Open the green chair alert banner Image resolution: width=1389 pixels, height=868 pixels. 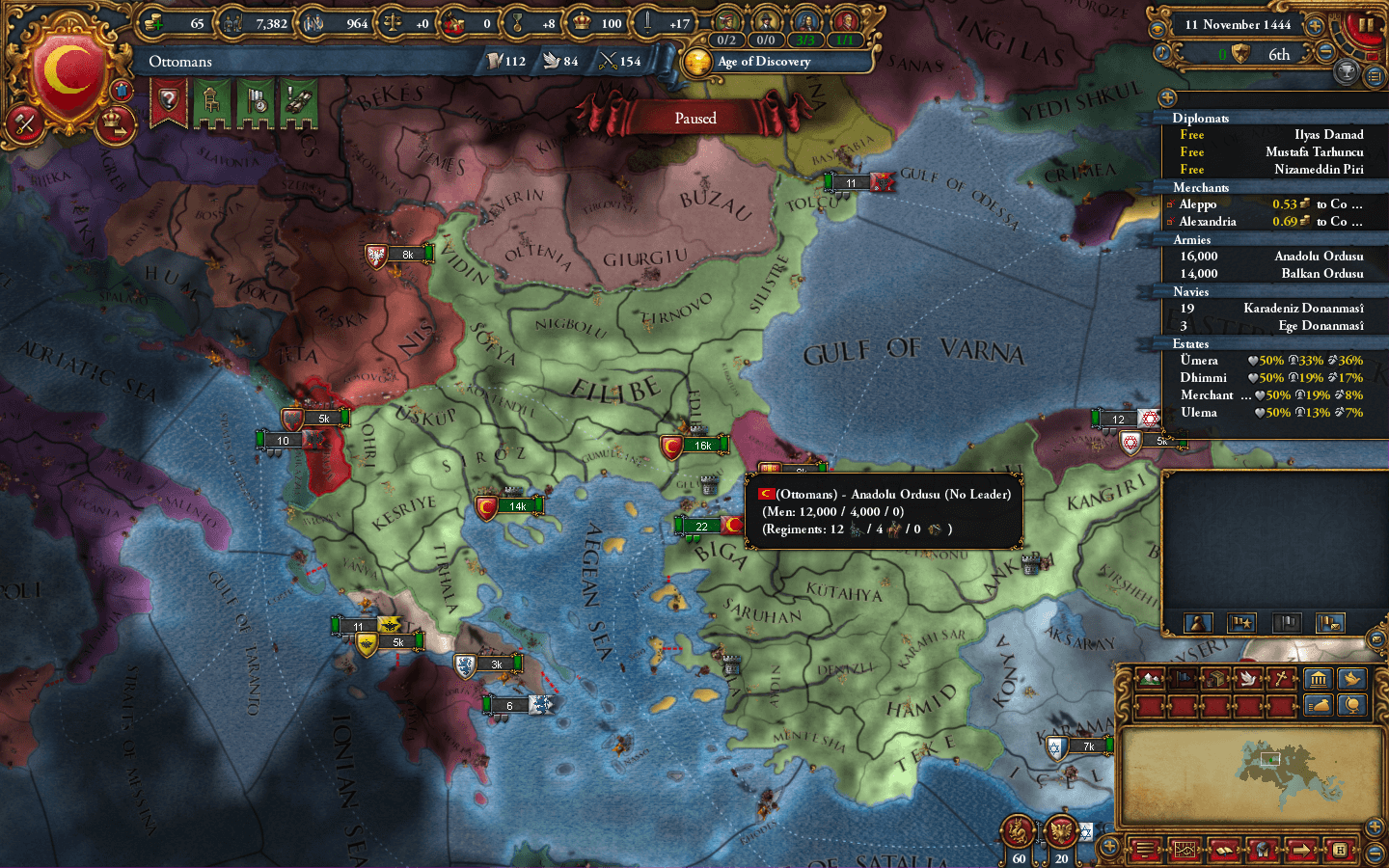[x=211, y=101]
